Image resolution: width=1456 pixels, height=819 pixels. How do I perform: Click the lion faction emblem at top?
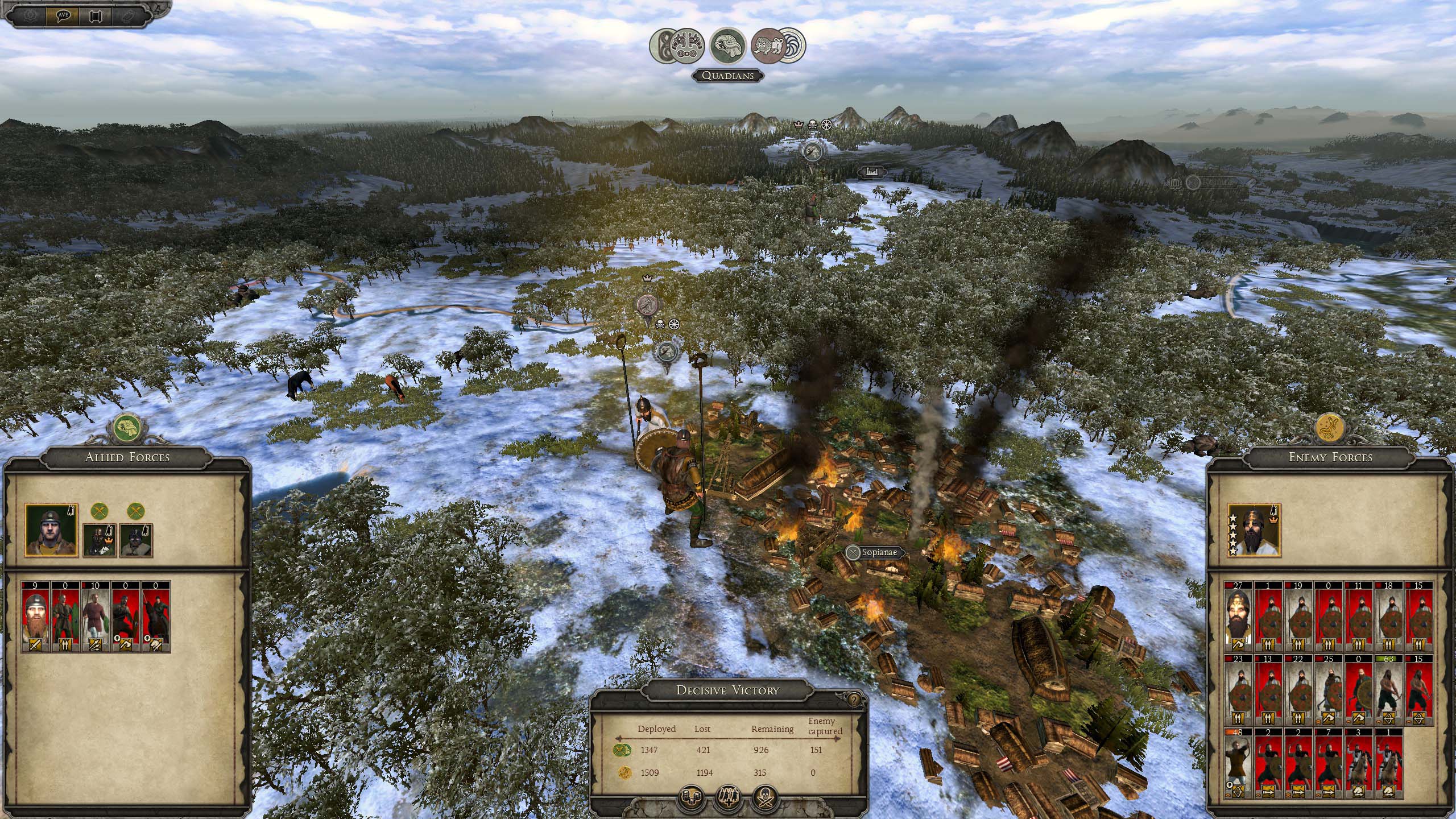coord(766,44)
